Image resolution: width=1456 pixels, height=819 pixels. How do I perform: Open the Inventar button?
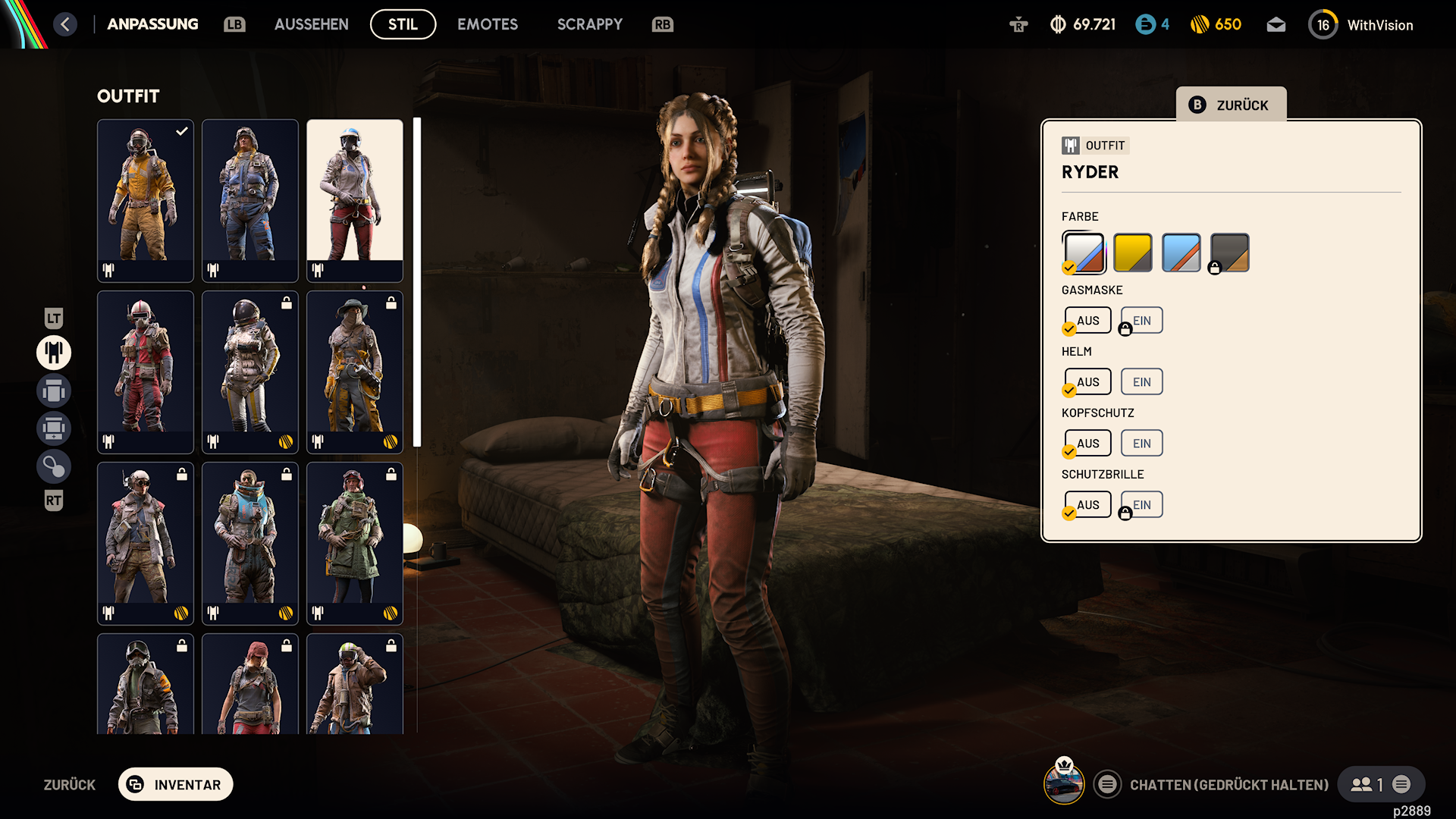click(x=175, y=784)
